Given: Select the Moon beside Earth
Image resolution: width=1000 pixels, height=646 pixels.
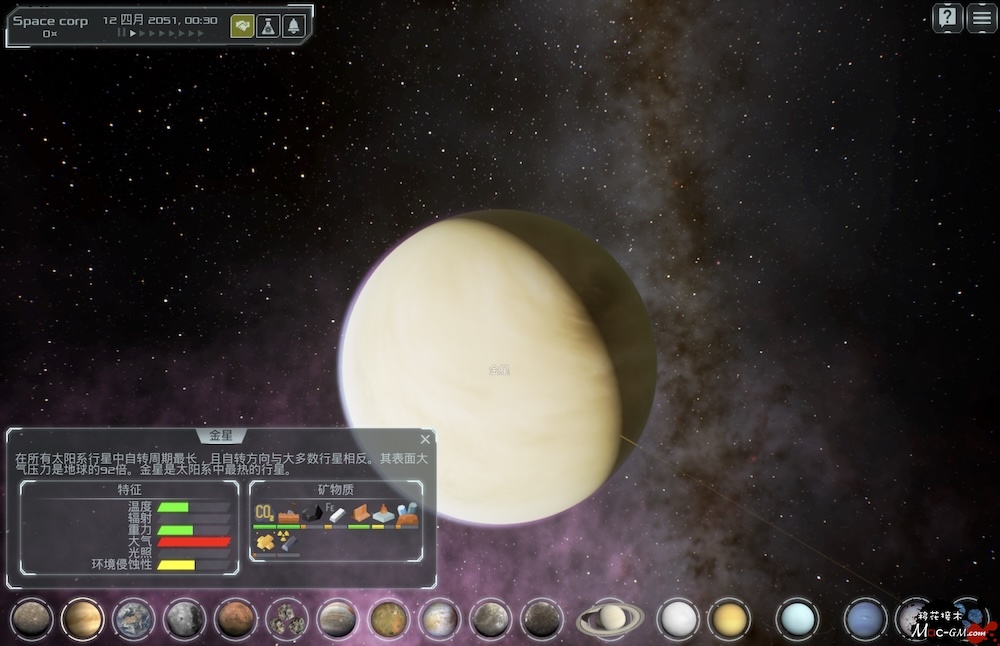Looking at the screenshot, I should coord(185,619).
